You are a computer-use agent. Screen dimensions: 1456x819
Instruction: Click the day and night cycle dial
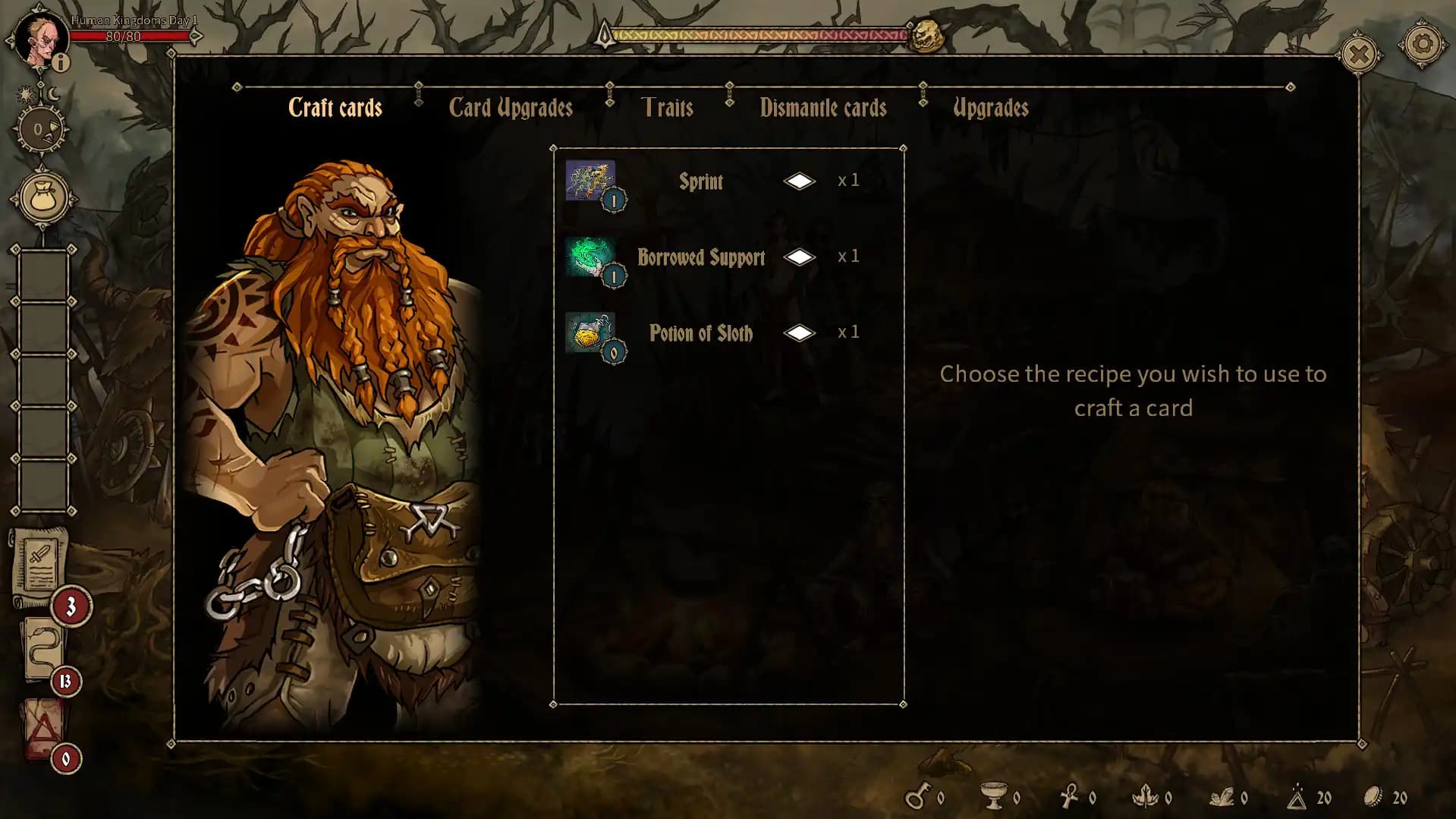42,129
